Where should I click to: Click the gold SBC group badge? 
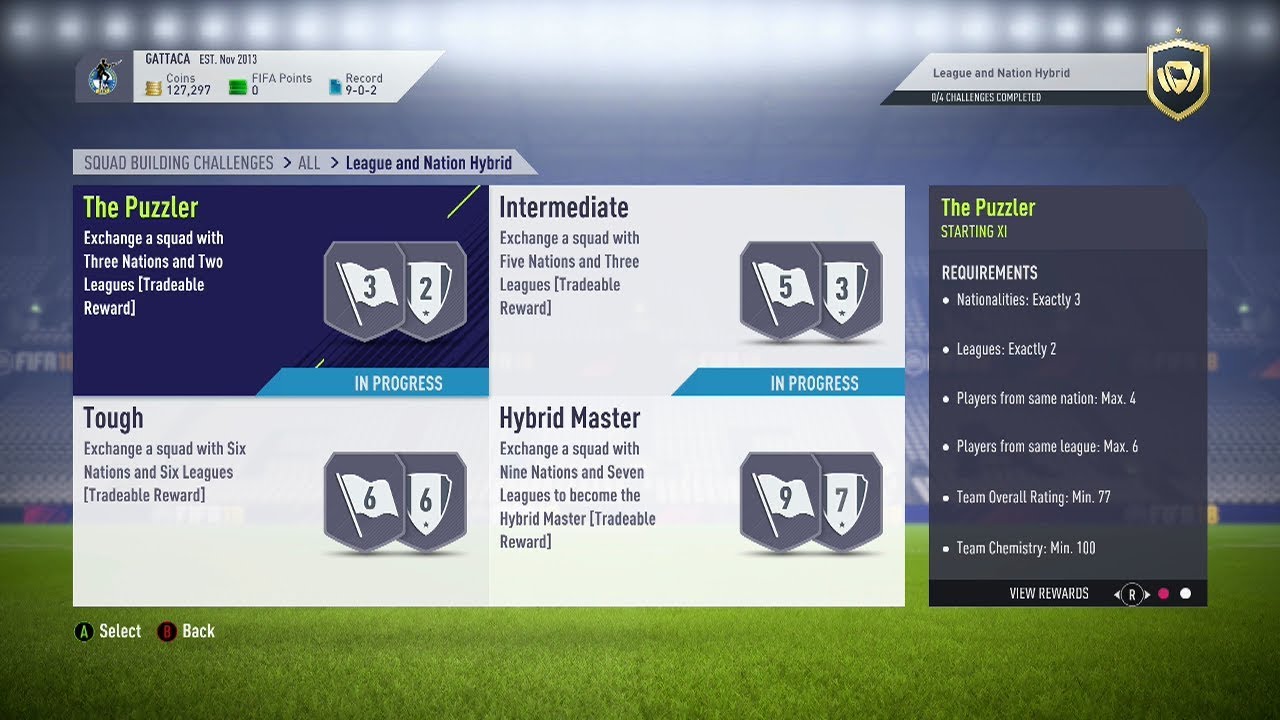click(1178, 81)
